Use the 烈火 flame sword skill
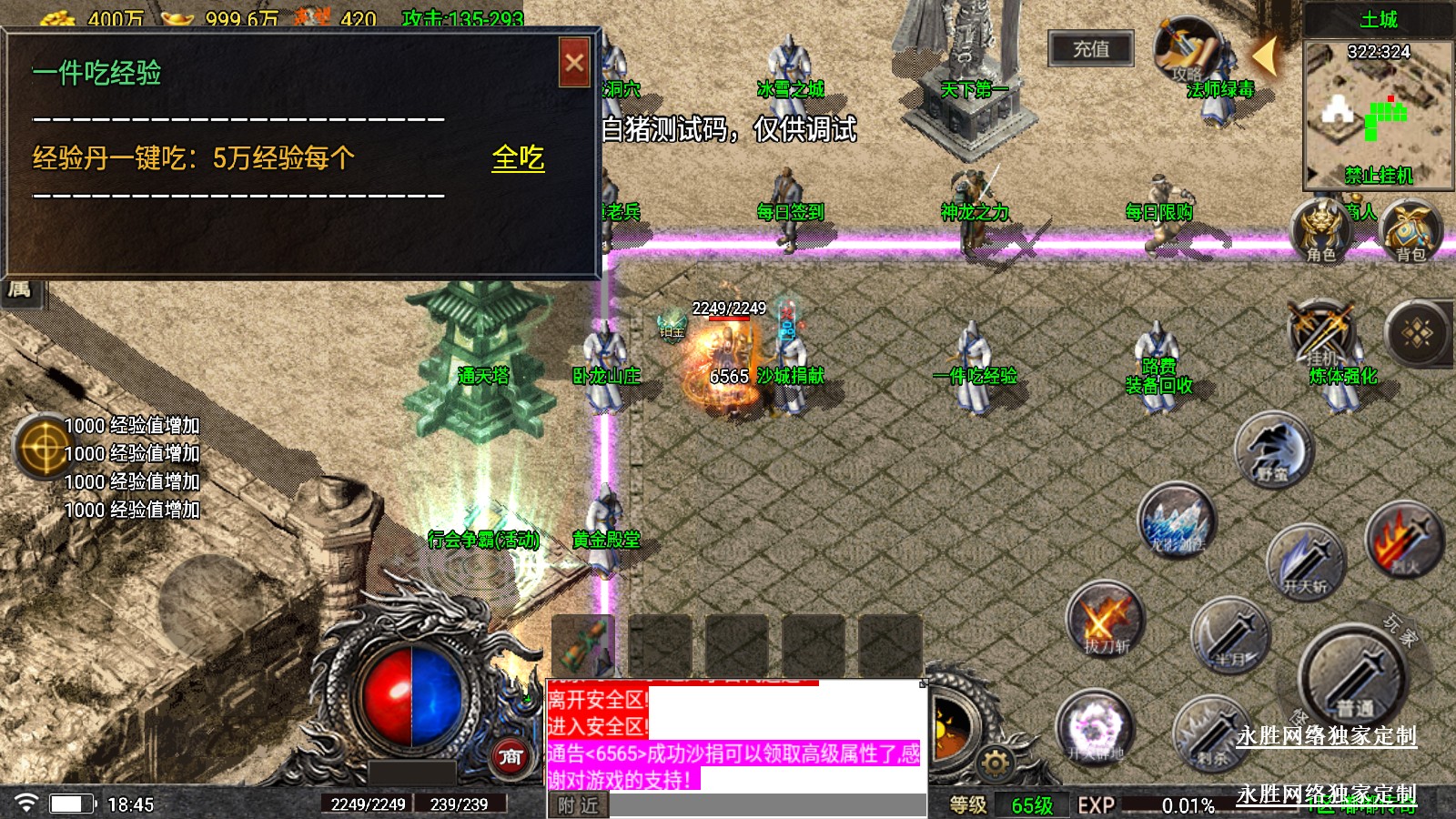Viewport: 1456px width, 819px height. (x=1404, y=541)
